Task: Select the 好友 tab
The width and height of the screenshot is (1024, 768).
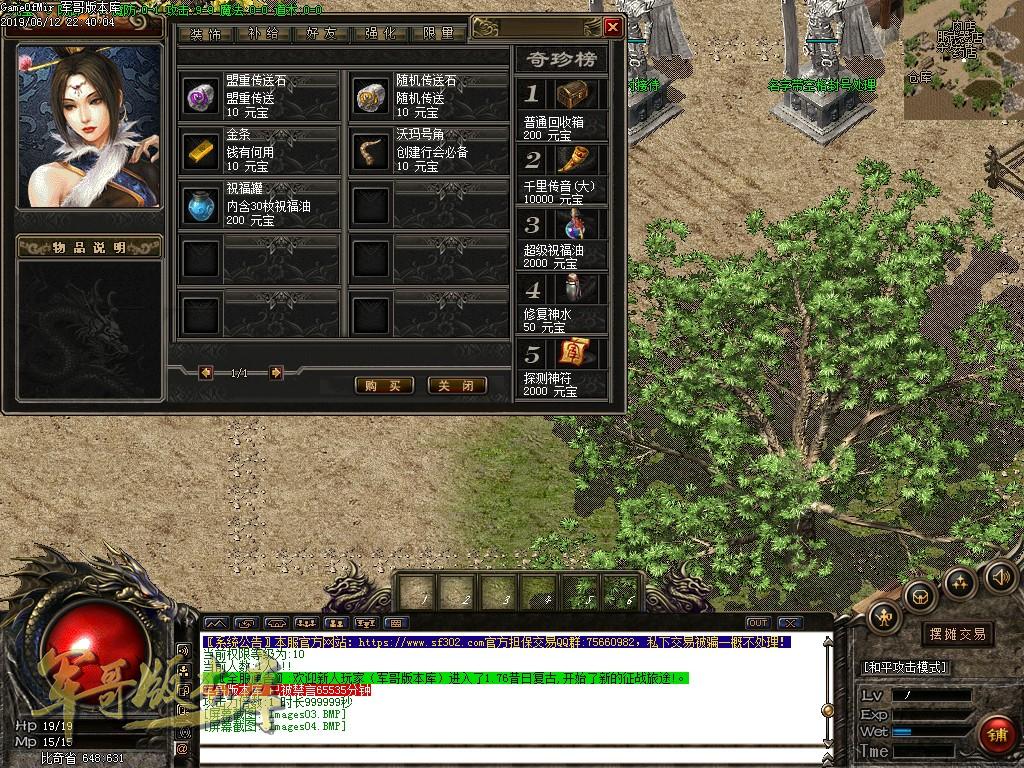Action: [x=322, y=33]
